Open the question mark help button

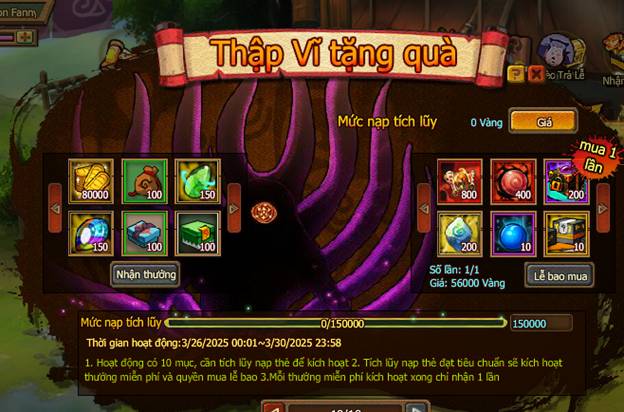(x=515, y=74)
